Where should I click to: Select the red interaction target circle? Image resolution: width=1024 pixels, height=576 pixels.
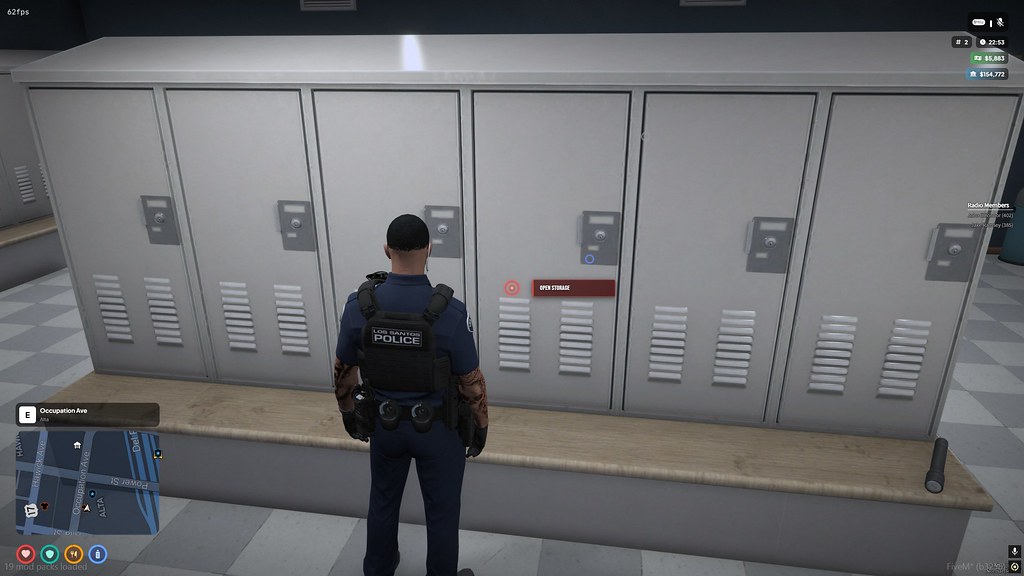pyautogui.click(x=512, y=288)
